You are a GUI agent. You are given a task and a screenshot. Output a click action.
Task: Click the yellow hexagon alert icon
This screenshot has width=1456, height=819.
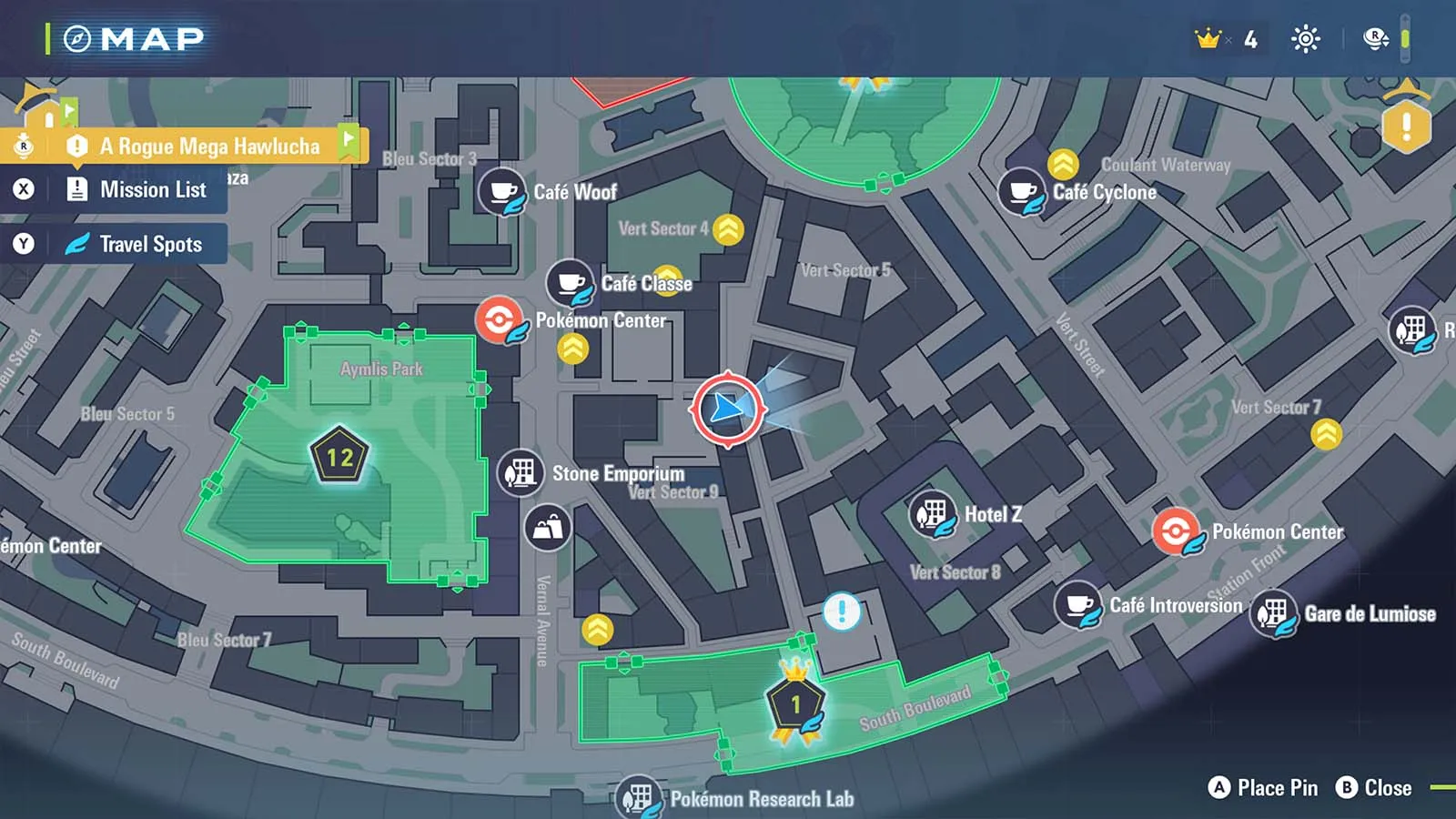1406,126
